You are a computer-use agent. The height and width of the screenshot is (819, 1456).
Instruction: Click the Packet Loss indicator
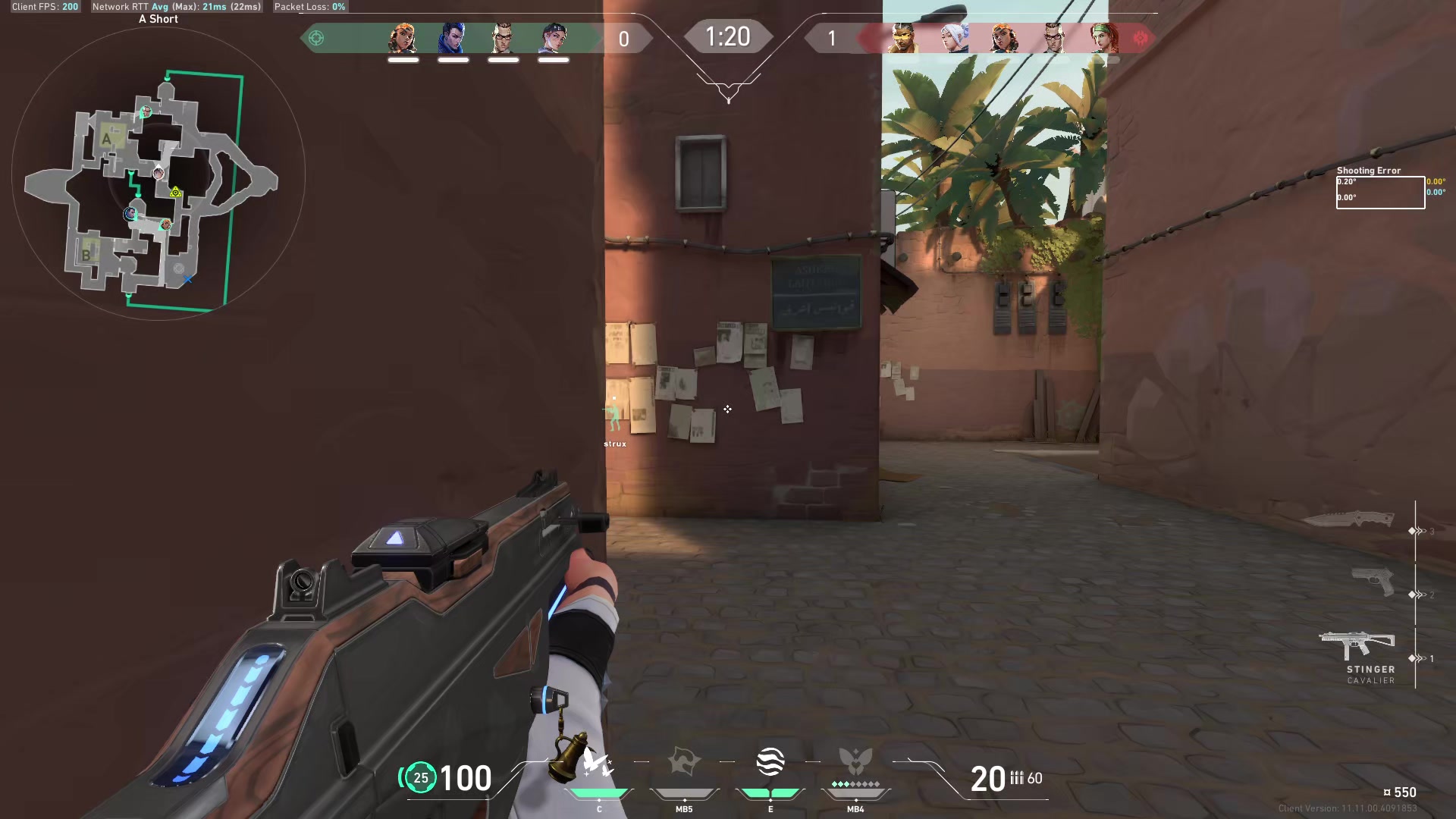click(x=309, y=7)
